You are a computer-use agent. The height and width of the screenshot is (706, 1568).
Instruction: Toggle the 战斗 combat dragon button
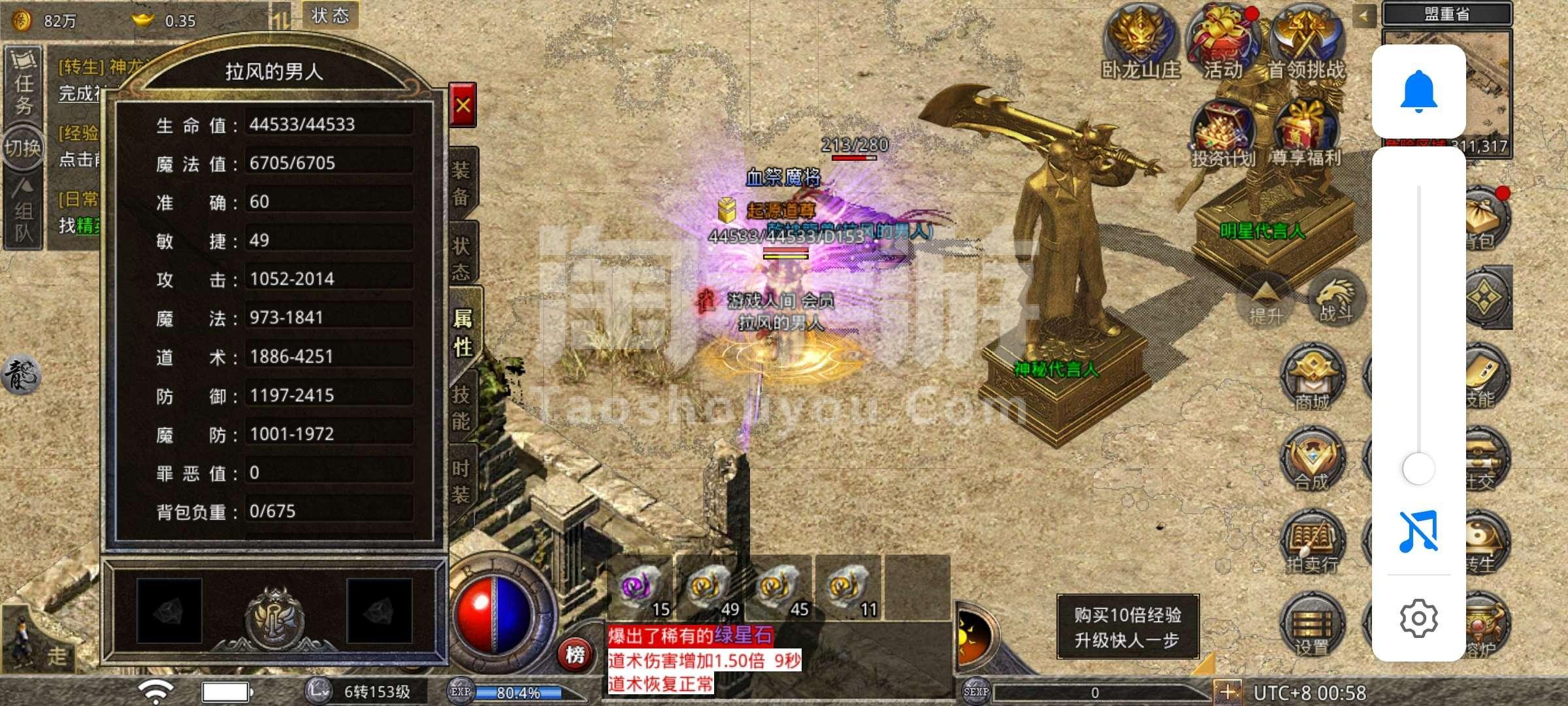pos(1335,297)
